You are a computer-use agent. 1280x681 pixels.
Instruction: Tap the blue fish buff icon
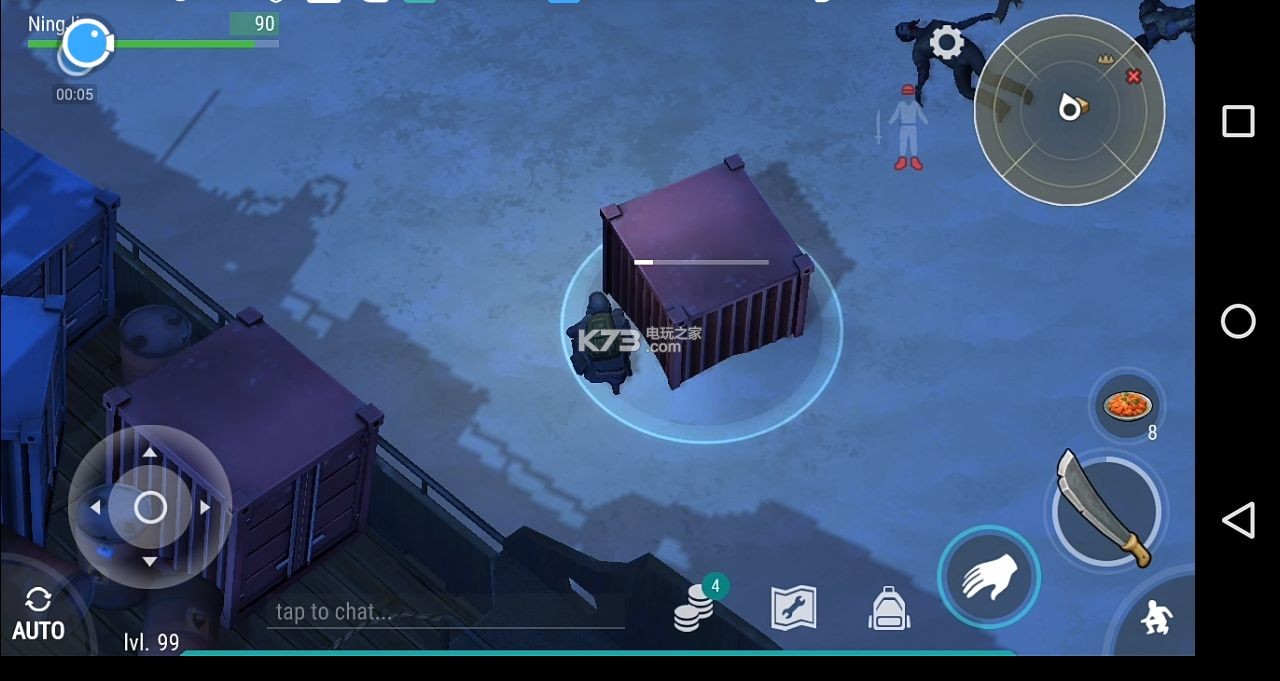(x=87, y=44)
